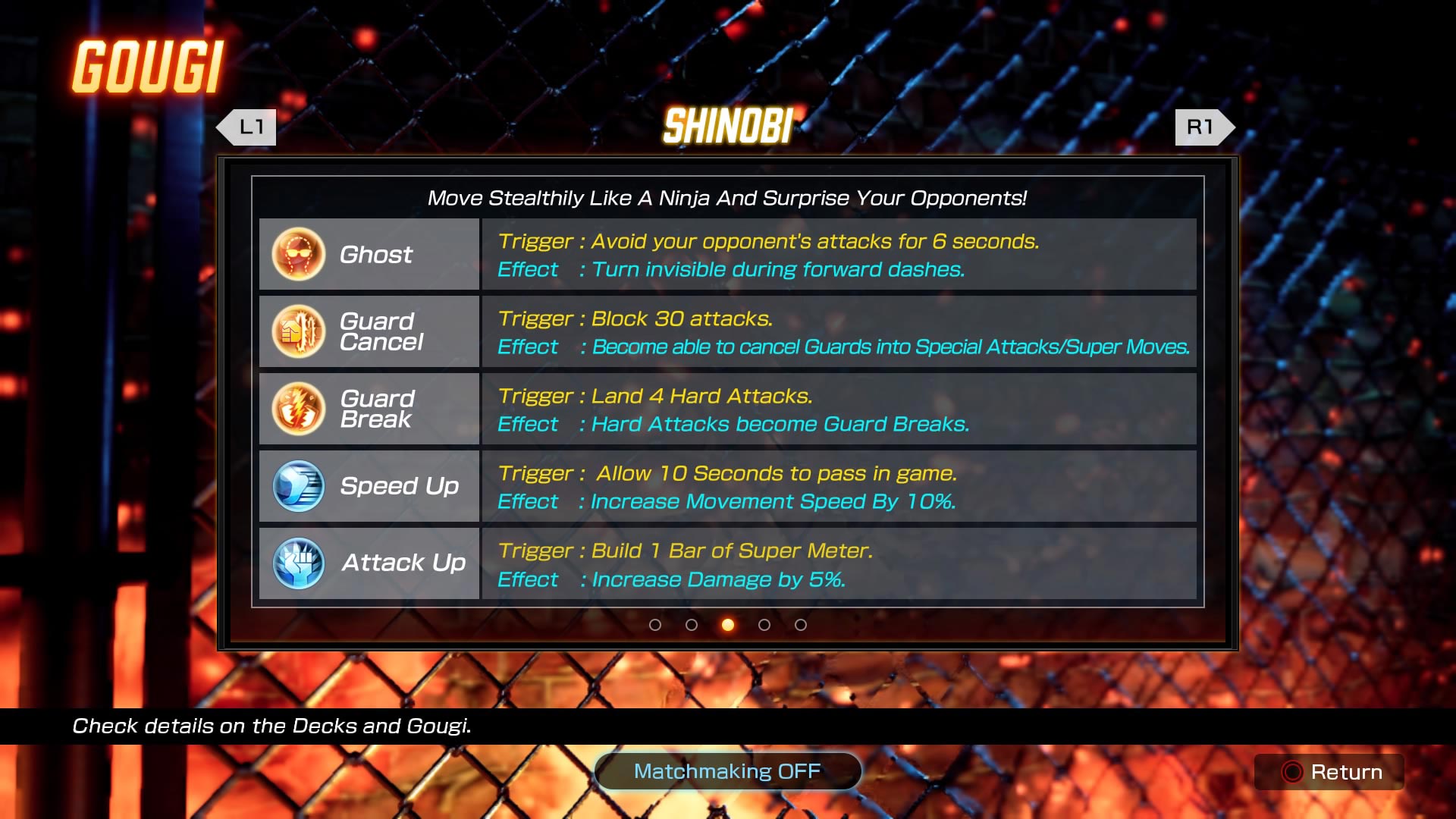
Task: Select the Speed Up gougi icon
Action: pyautogui.click(x=297, y=486)
